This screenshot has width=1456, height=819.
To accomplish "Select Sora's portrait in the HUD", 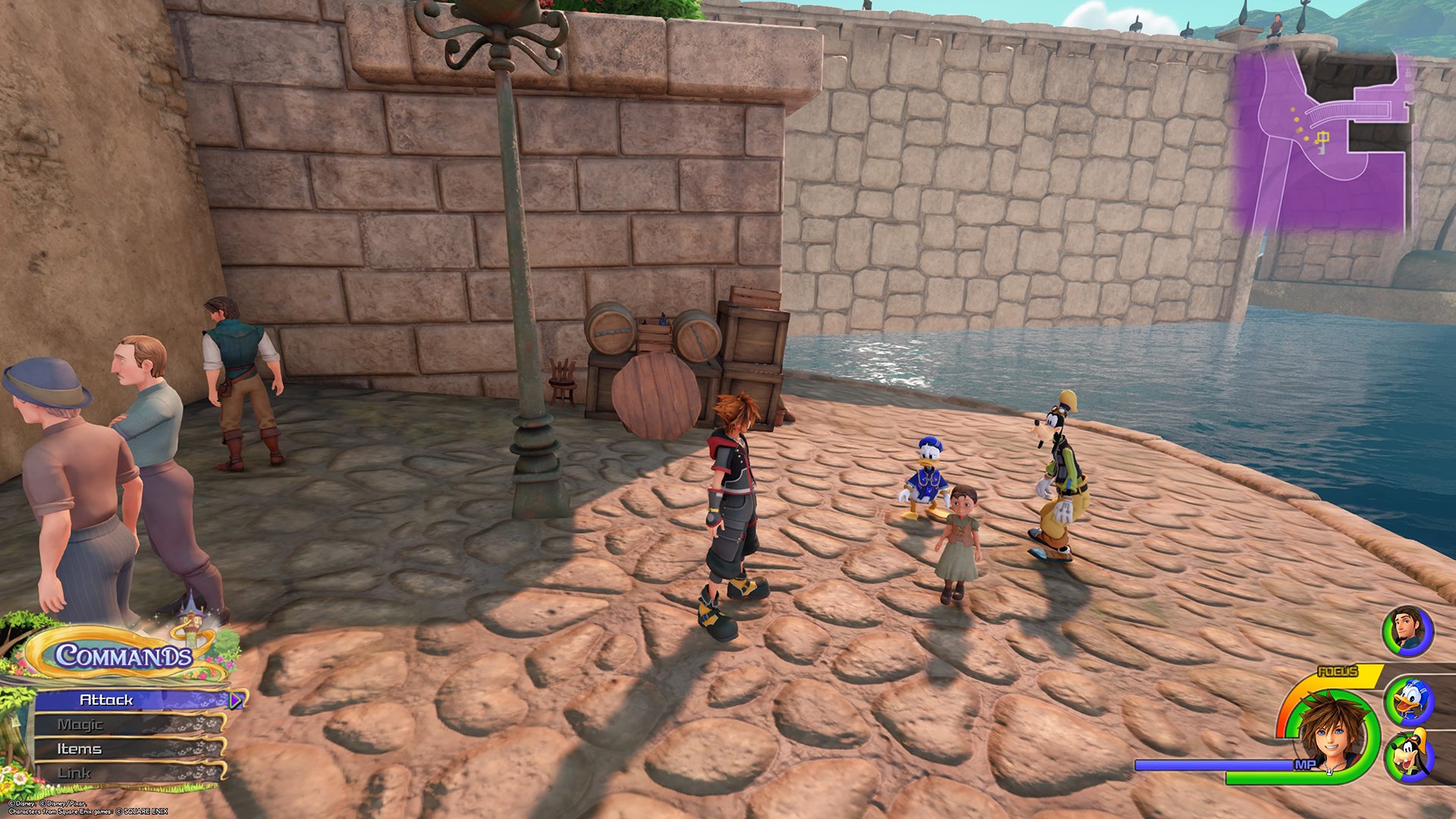I will (1333, 734).
